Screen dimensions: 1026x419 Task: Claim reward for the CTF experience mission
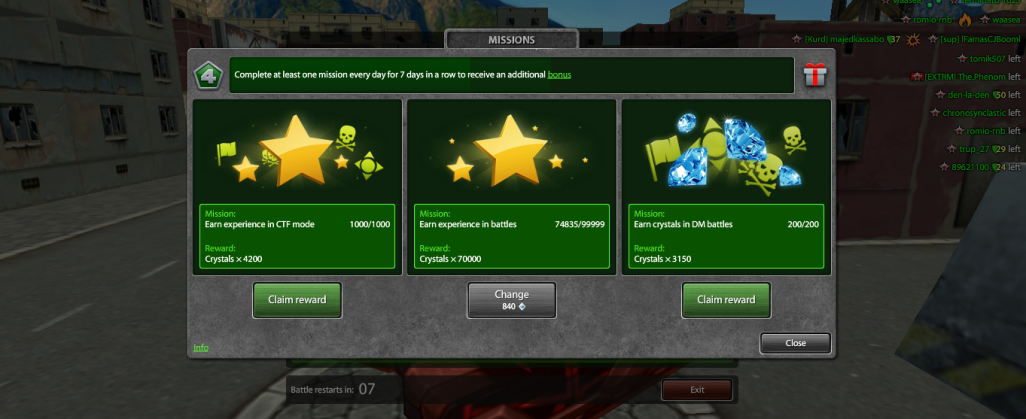click(297, 299)
